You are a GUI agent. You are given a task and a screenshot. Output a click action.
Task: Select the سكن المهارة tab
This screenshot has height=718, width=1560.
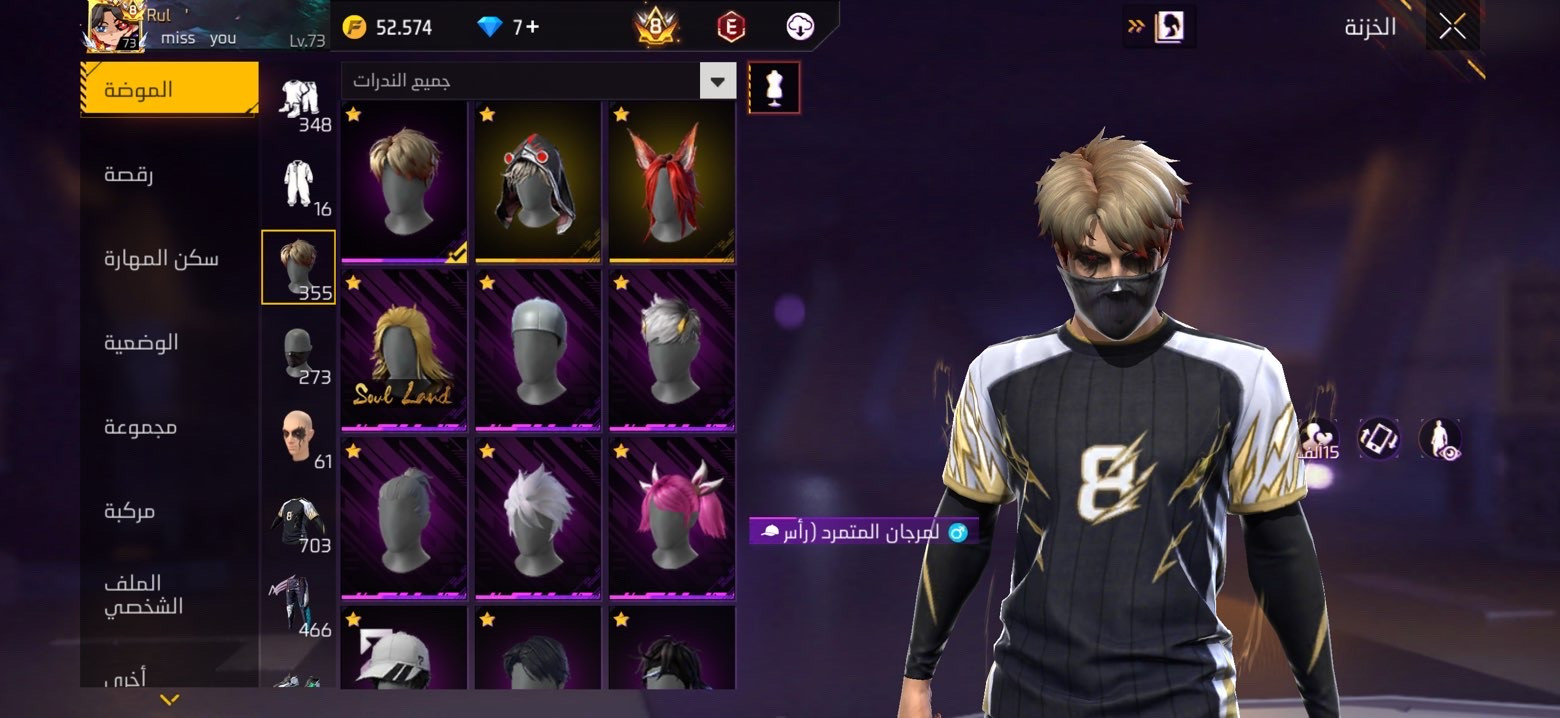161,259
